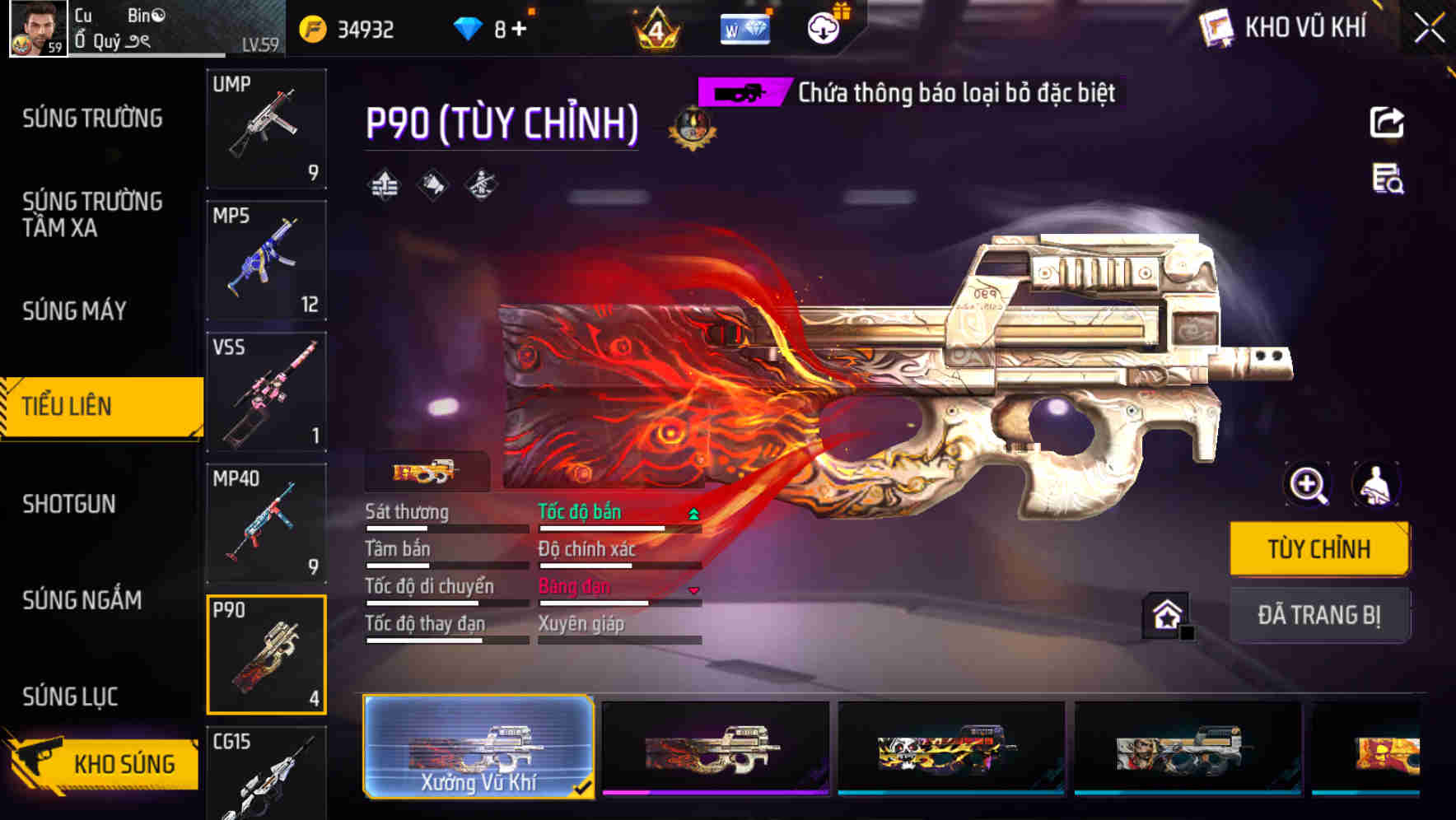Viewport: 1456px width, 820px height.
Task: Select KHO SÚNG in the sidebar
Action: point(101,762)
